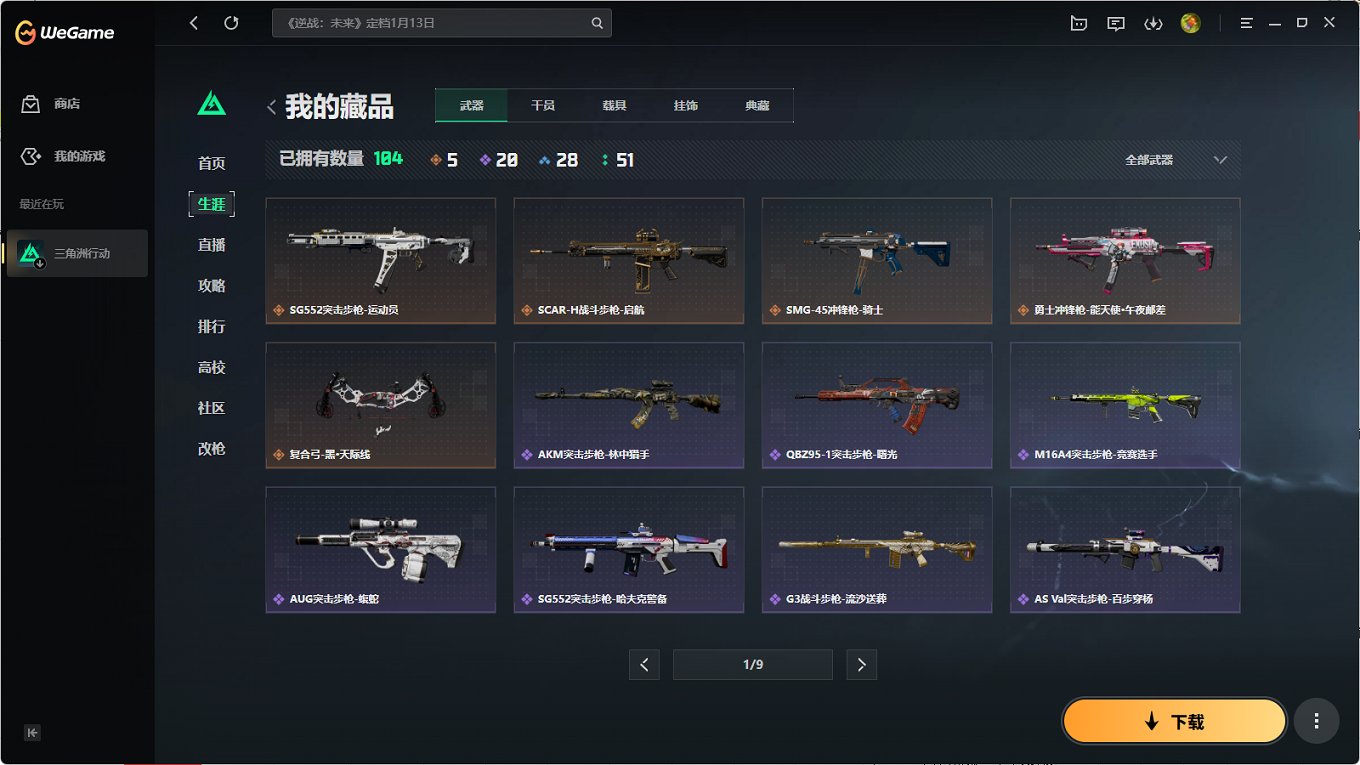Image resolution: width=1360 pixels, height=765 pixels.
Task: Click the download manager icon in title bar
Action: pyautogui.click(x=1153, y=22)
